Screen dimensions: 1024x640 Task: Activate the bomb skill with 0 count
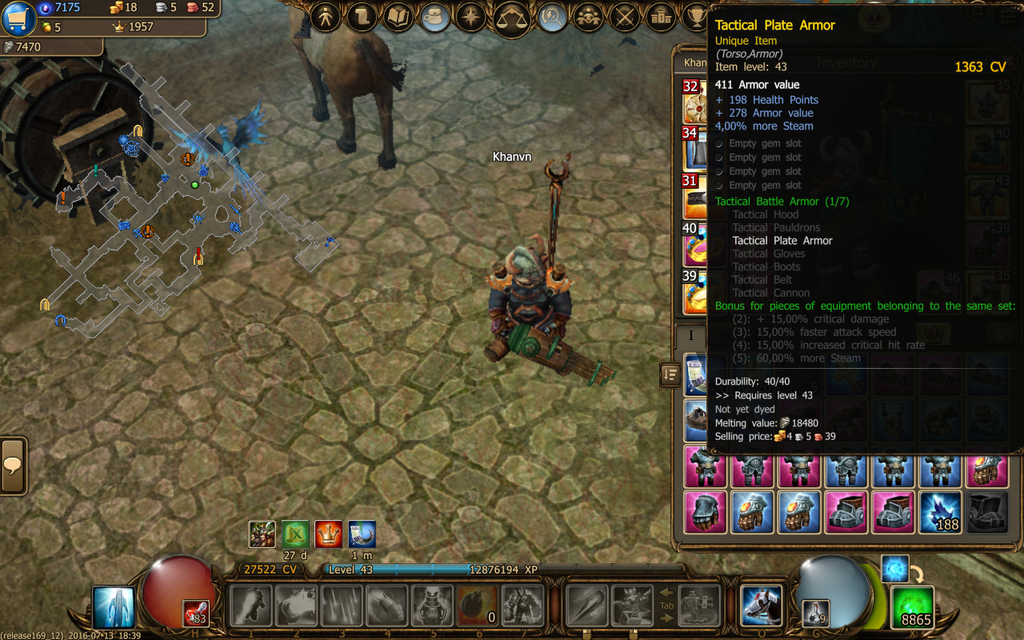(478, 606)
